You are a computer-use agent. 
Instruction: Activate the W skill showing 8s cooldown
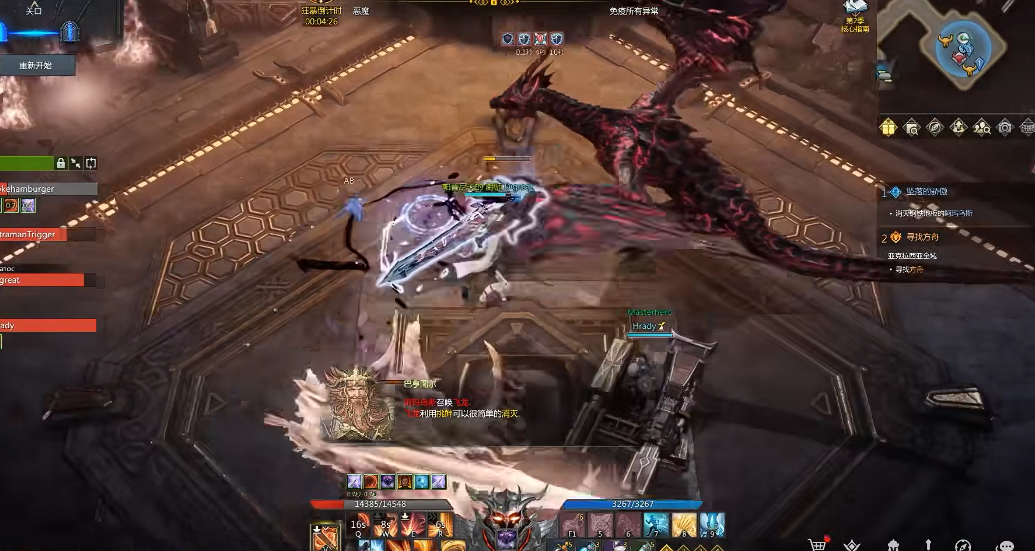click(386, 524)
